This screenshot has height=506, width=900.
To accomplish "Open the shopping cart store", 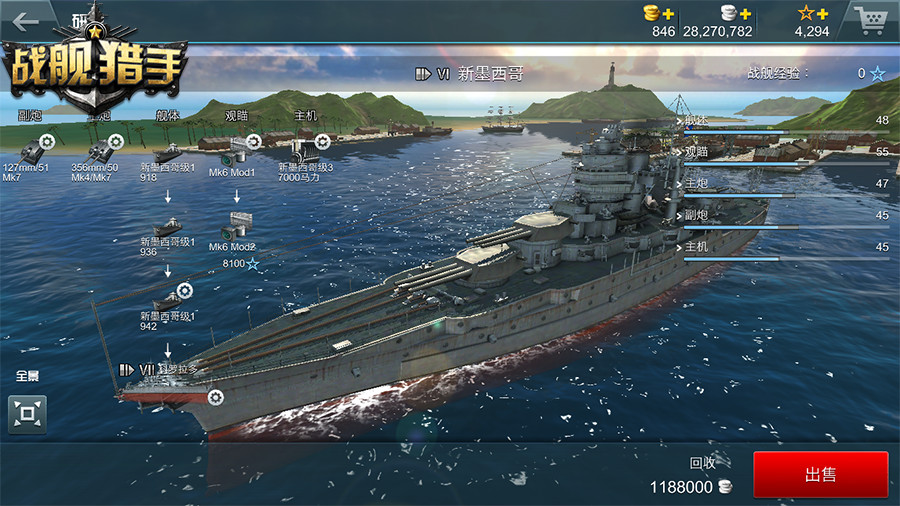I will click(x=870, y=18).
